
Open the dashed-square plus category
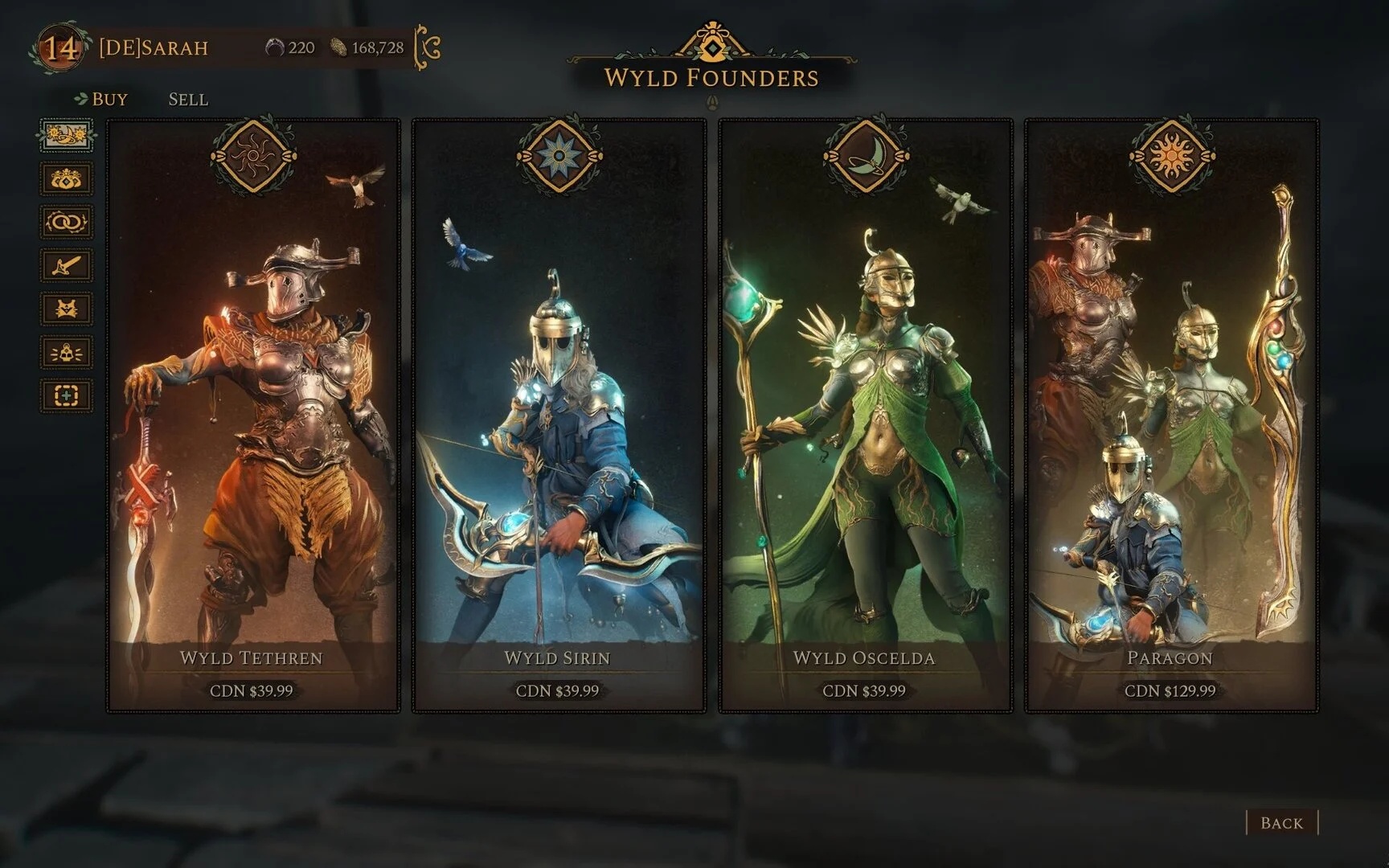(67, 395)
